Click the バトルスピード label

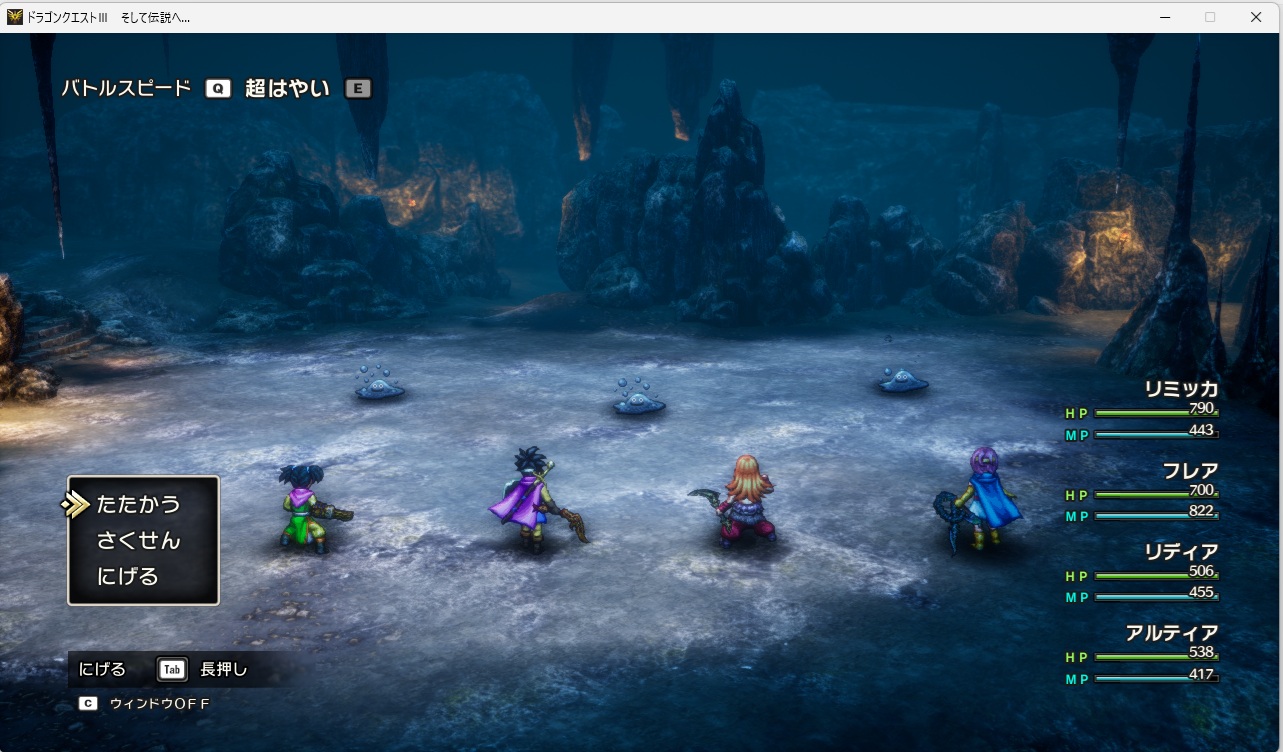127,88
